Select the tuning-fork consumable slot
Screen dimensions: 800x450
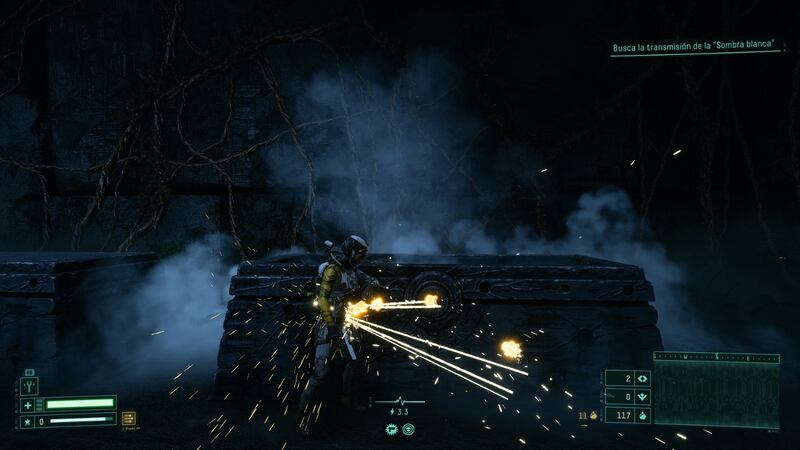point(30,386)
